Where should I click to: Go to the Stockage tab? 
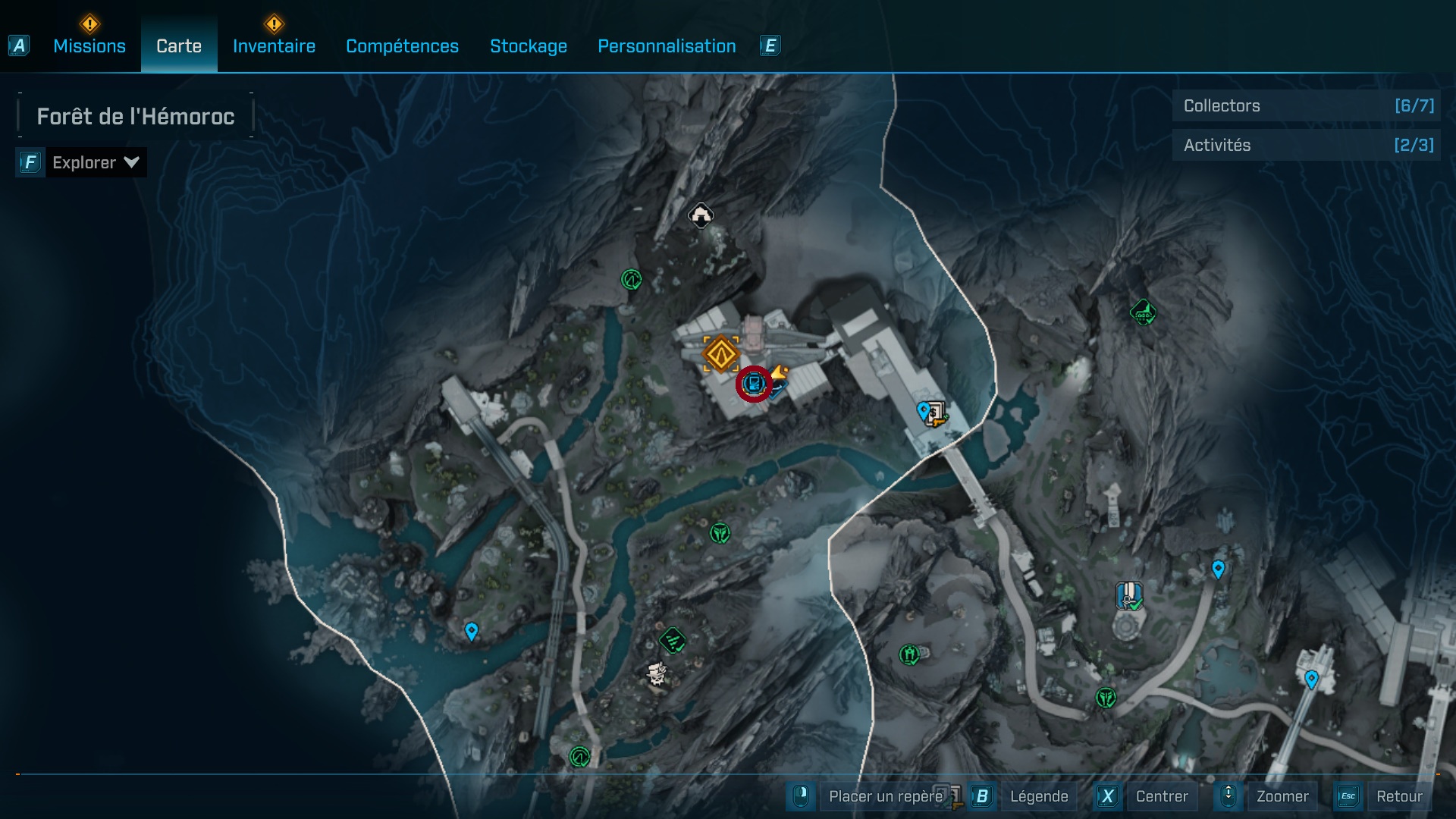[x=528, y=46]
